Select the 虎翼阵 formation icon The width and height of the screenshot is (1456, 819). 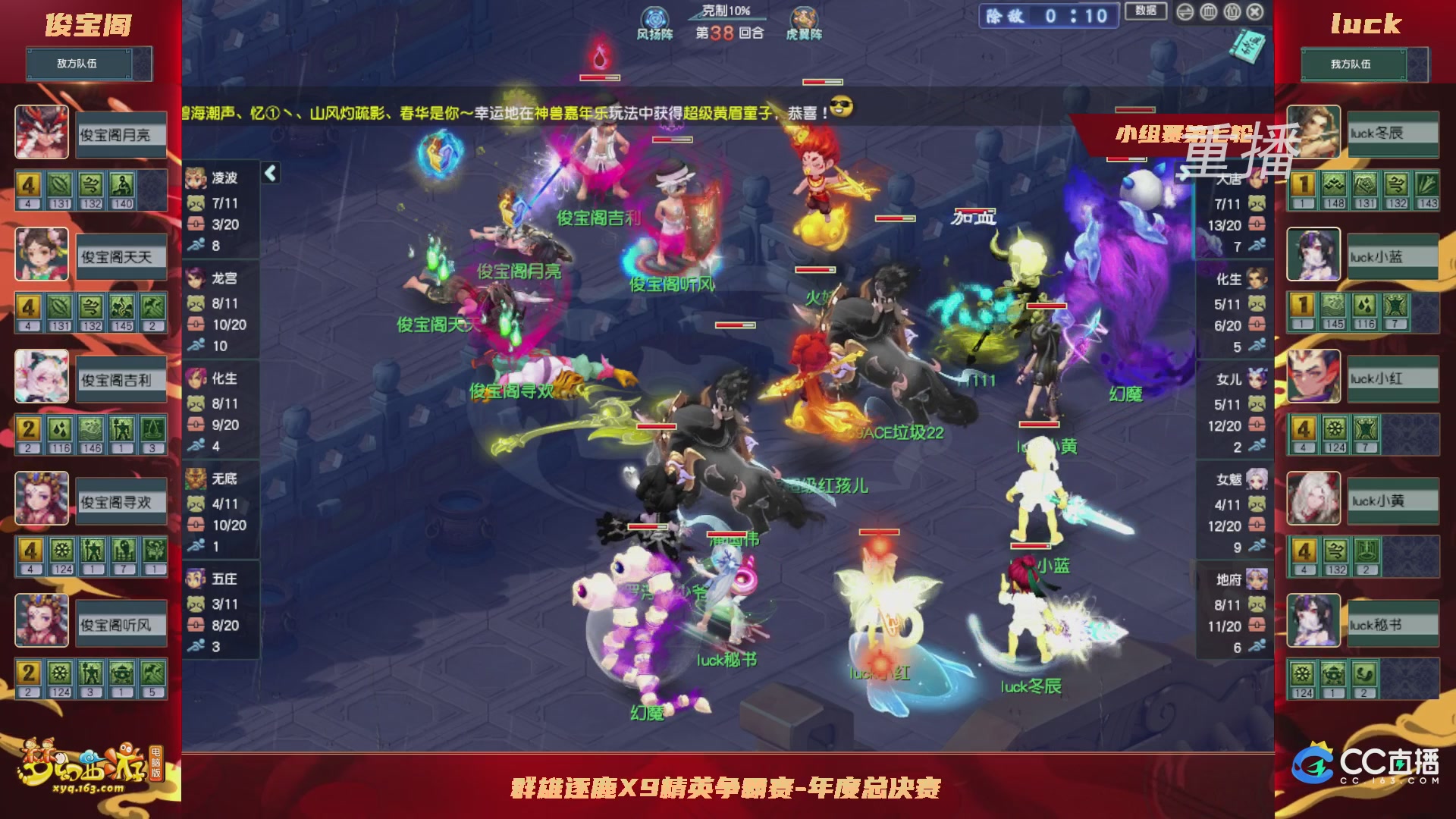[x=802, y=17]
